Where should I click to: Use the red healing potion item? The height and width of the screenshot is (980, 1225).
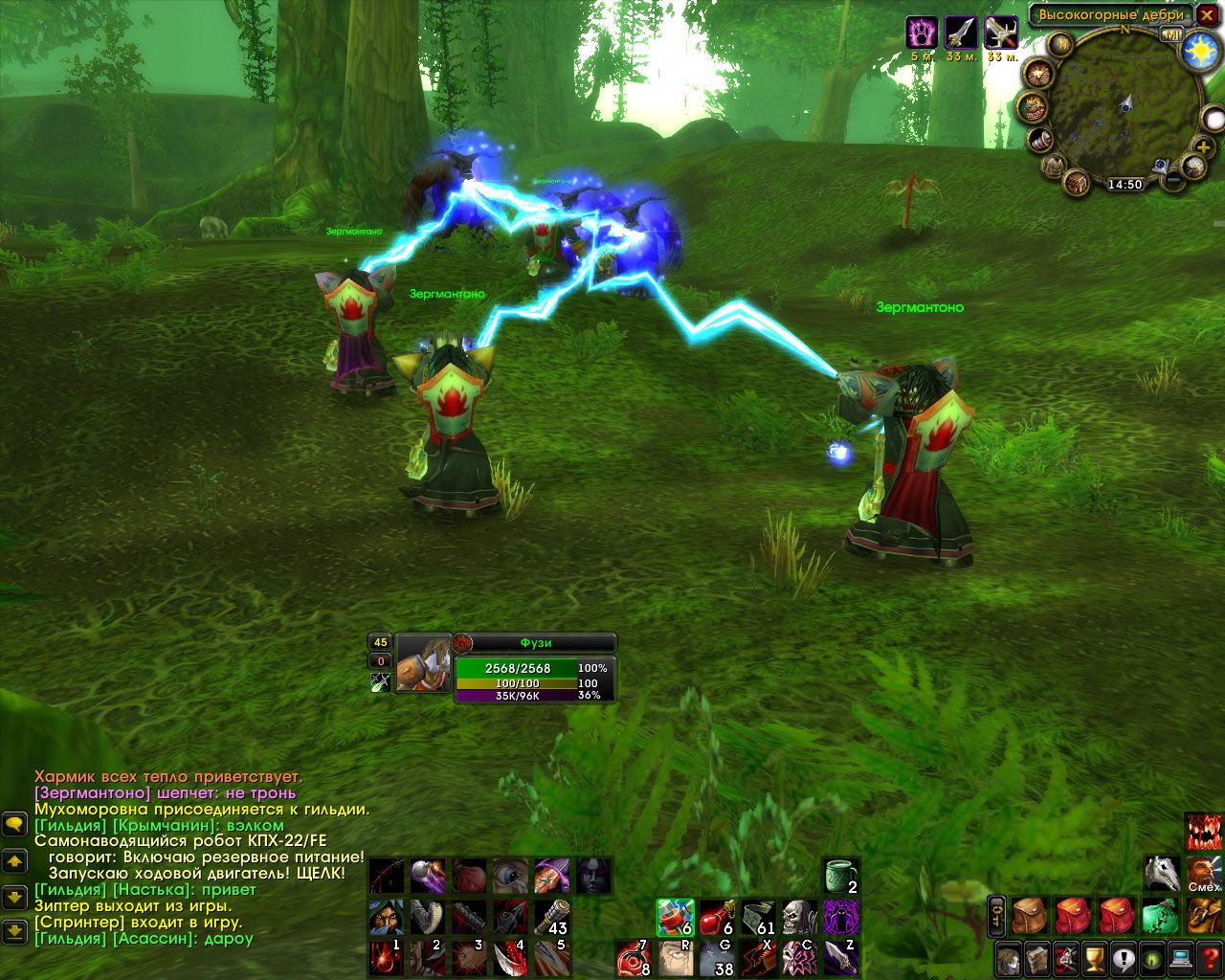(717, 917)
